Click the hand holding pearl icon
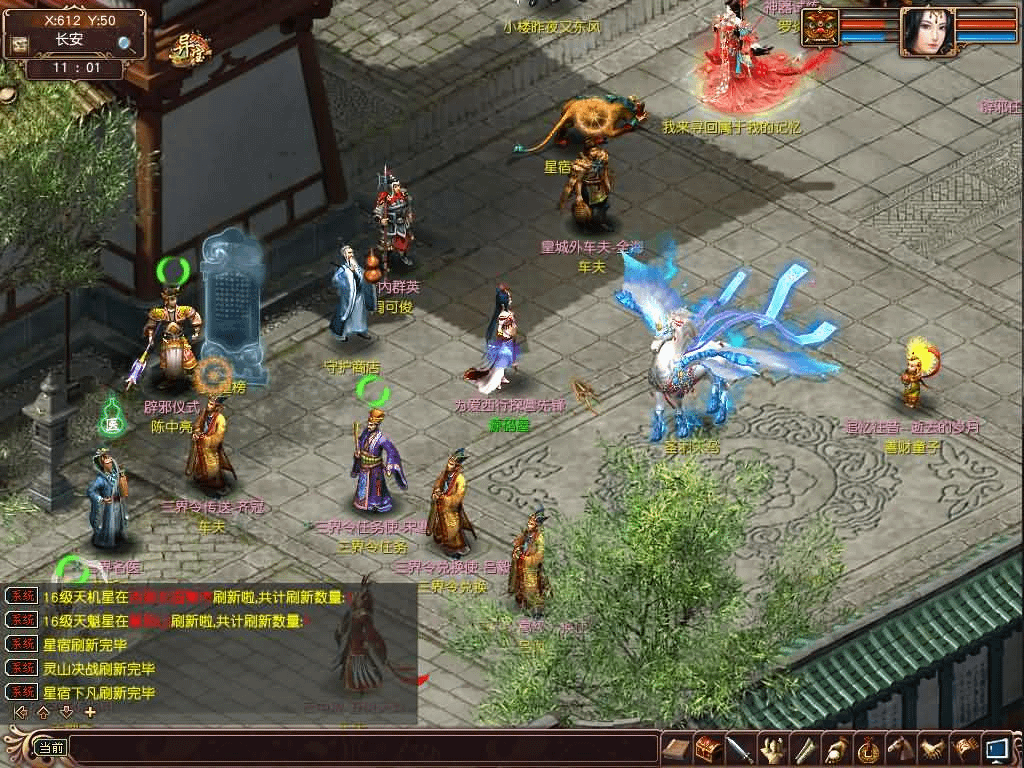1024x768 pixels. 836,748
